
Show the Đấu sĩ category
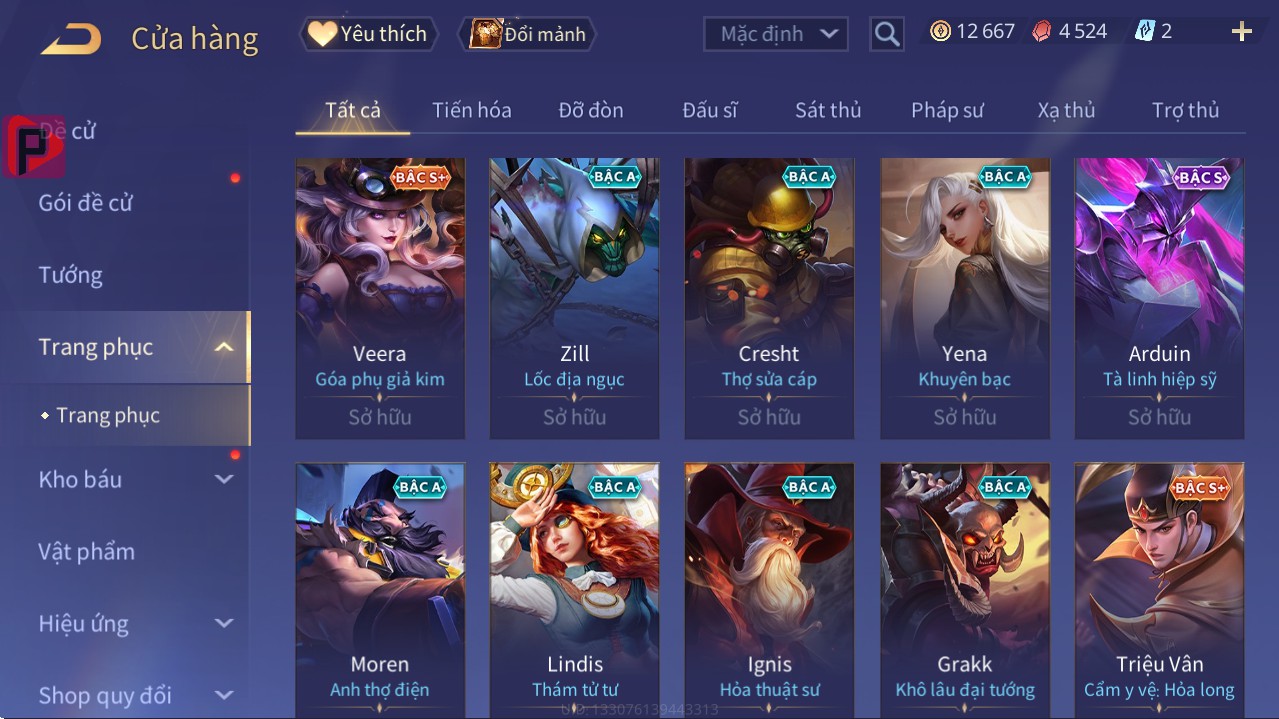(x=709, y=110)
